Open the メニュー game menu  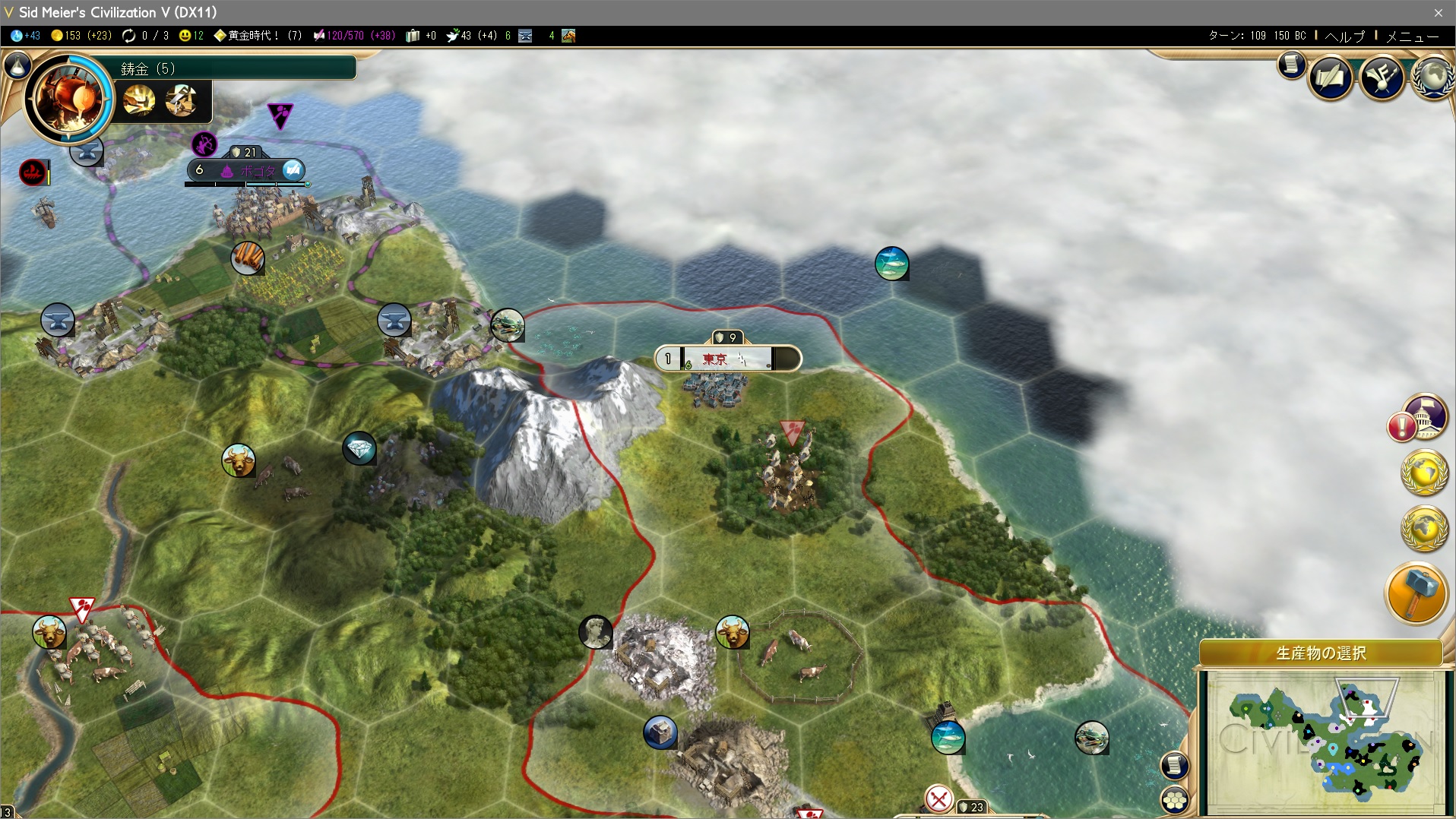(1412, 36)
